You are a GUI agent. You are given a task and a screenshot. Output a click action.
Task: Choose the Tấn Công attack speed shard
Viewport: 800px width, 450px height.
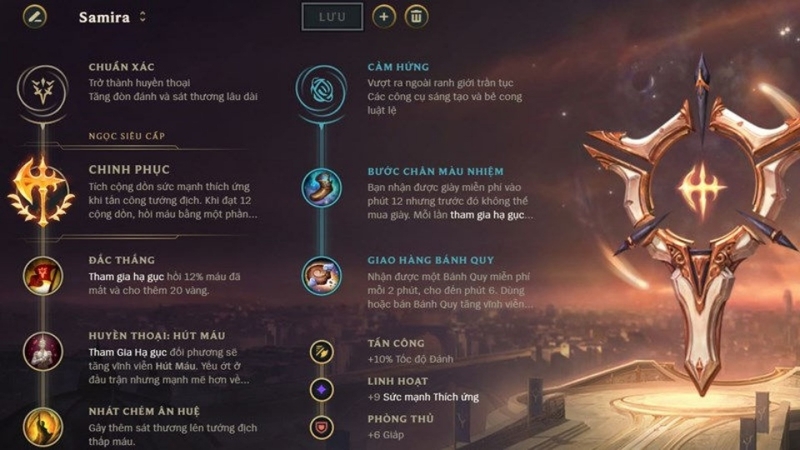[321, 350]
